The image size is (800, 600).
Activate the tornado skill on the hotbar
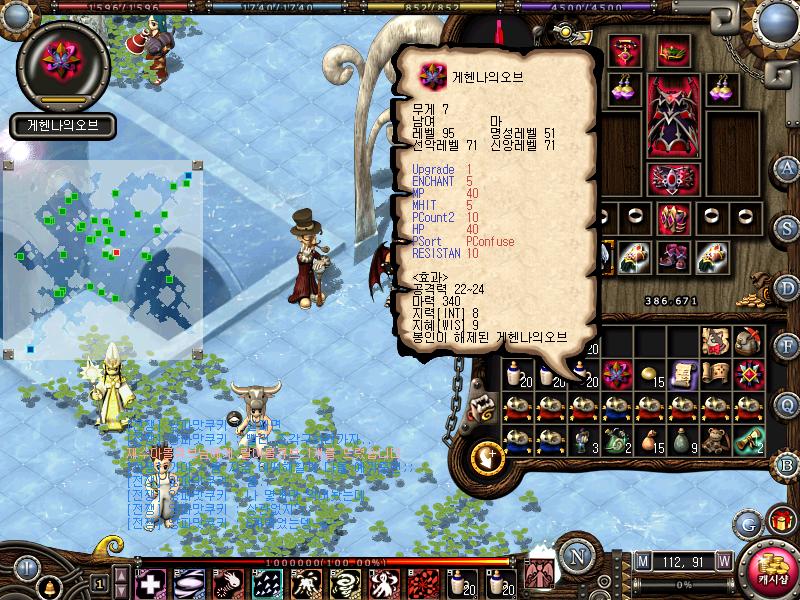[x=347, y=582]
